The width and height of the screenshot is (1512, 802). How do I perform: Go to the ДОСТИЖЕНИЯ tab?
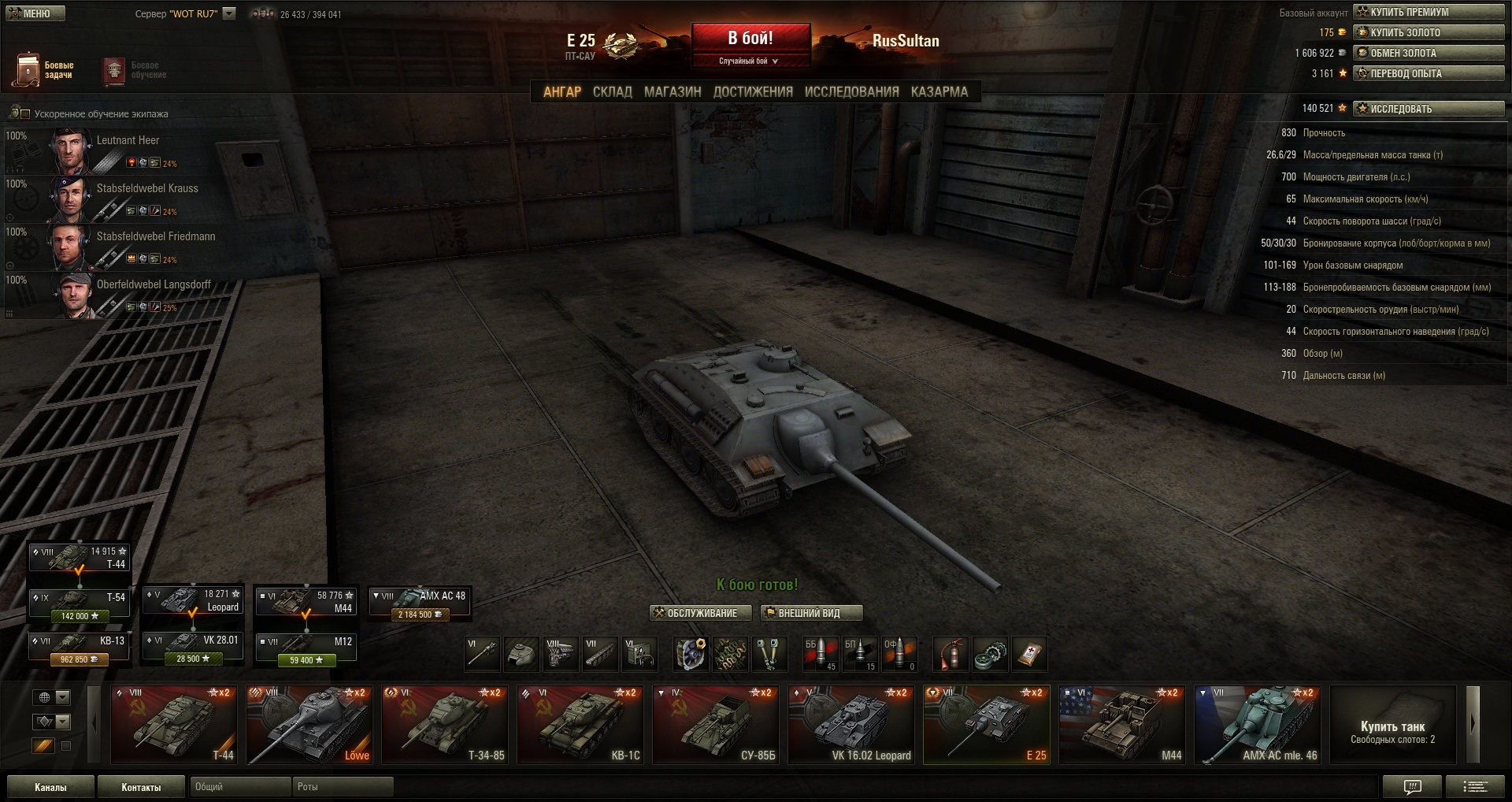pos(753,92)
